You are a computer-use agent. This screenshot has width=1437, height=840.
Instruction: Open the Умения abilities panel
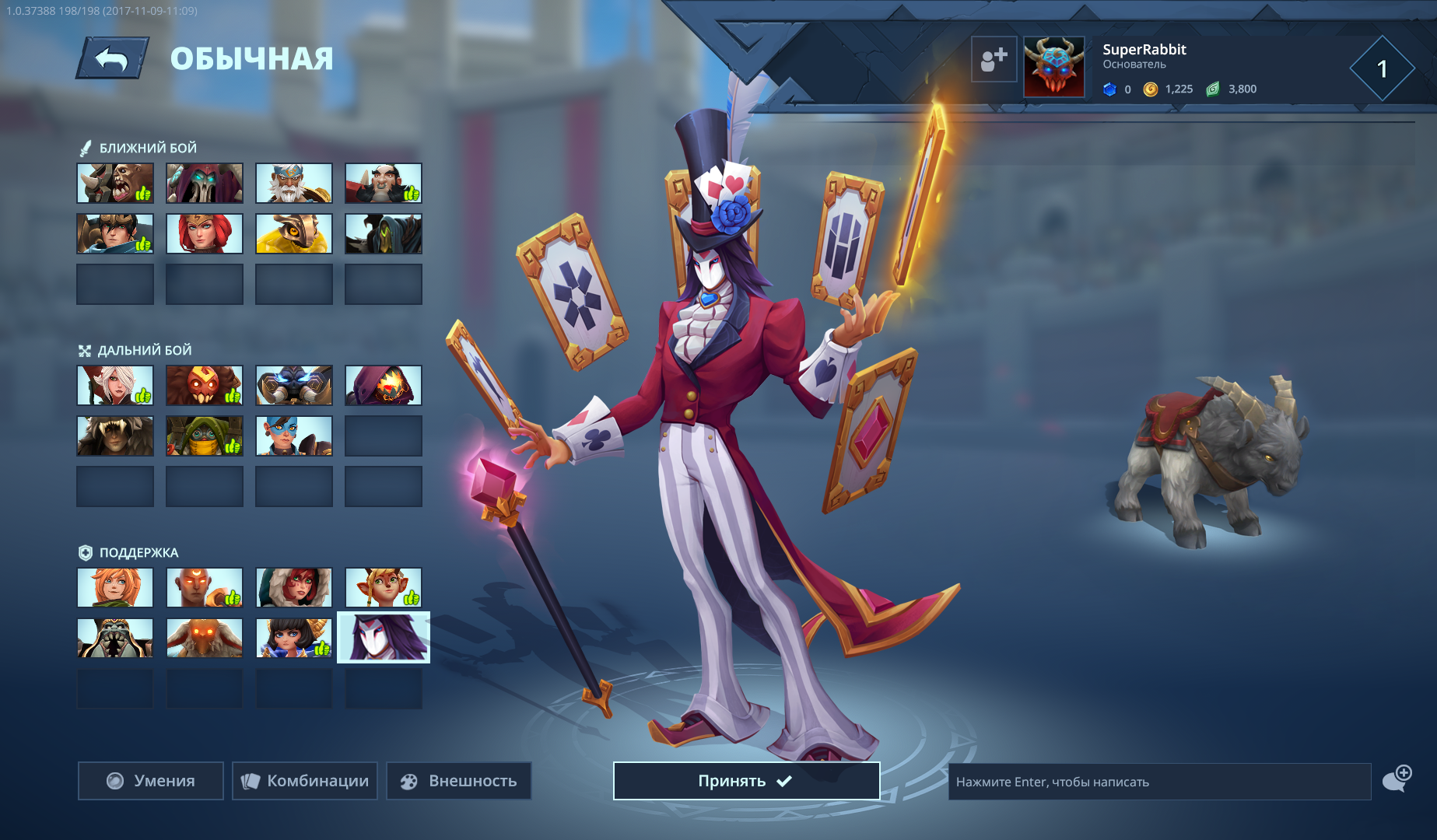tap(151, 781)
